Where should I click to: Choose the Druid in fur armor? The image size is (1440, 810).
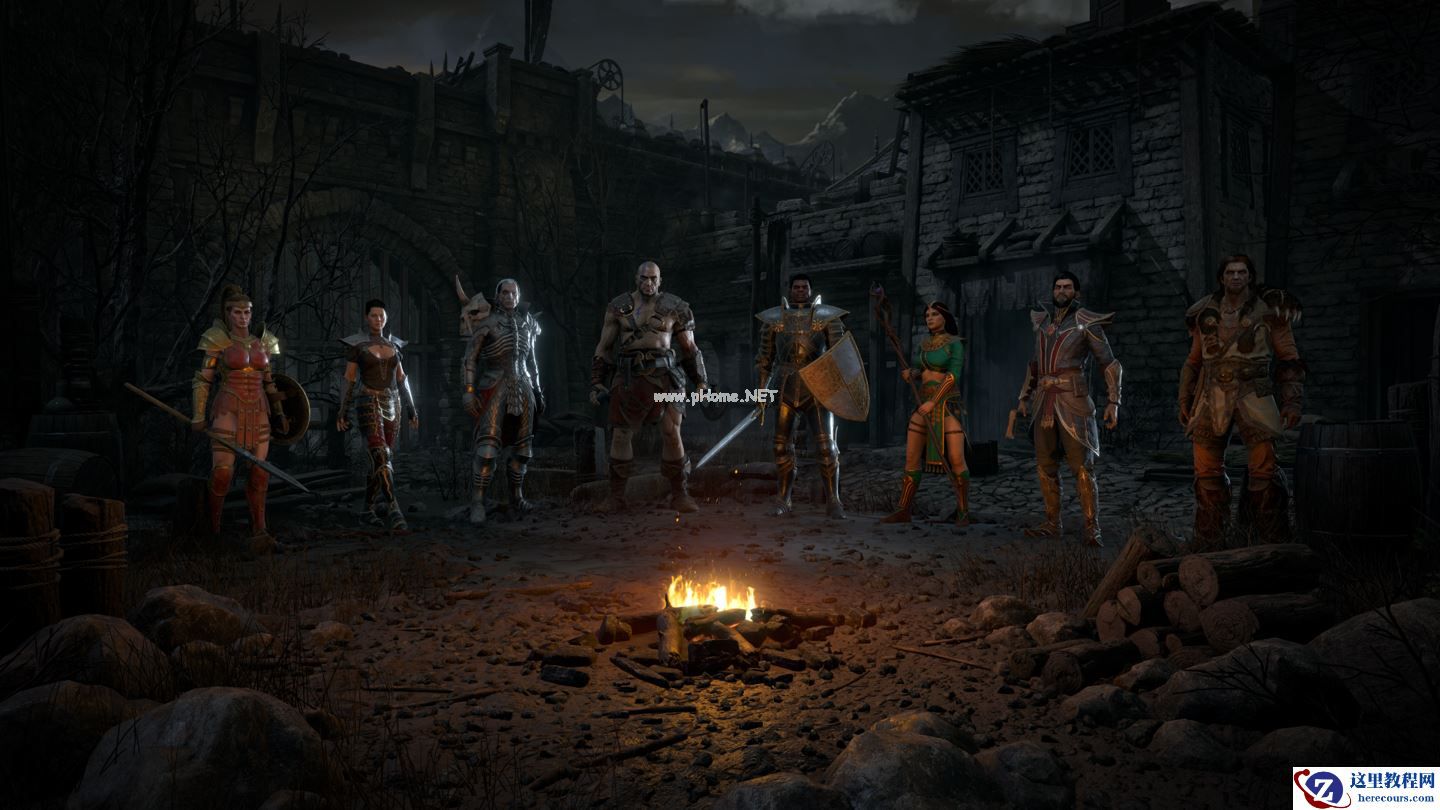point(1238,390)
